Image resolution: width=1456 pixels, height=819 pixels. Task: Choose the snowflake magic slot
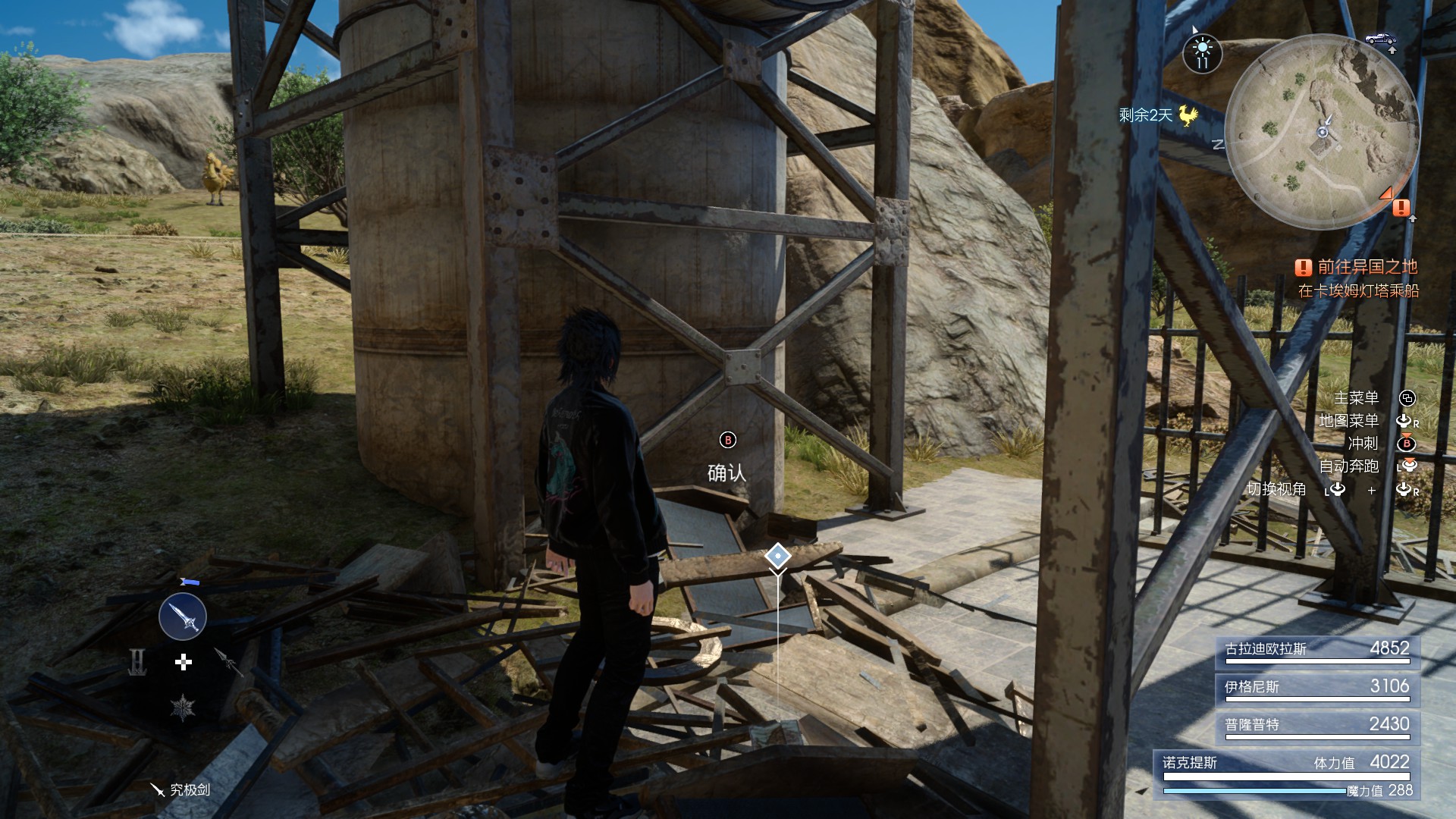tap(183, 708)
